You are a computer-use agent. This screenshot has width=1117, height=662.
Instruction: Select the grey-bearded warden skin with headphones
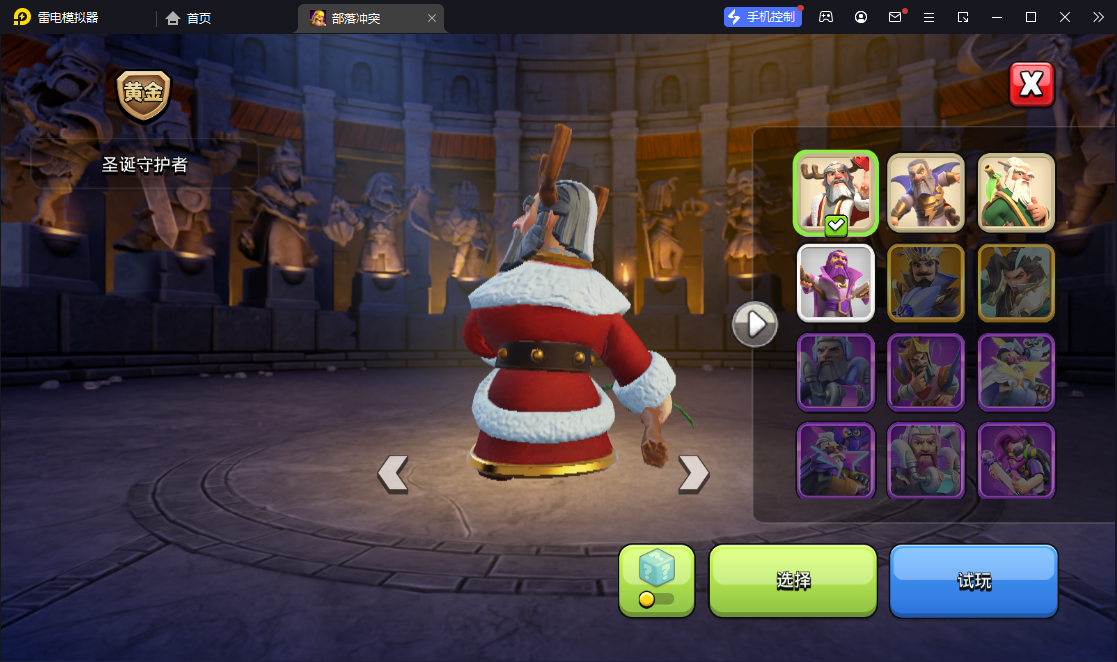coord(836,372)
